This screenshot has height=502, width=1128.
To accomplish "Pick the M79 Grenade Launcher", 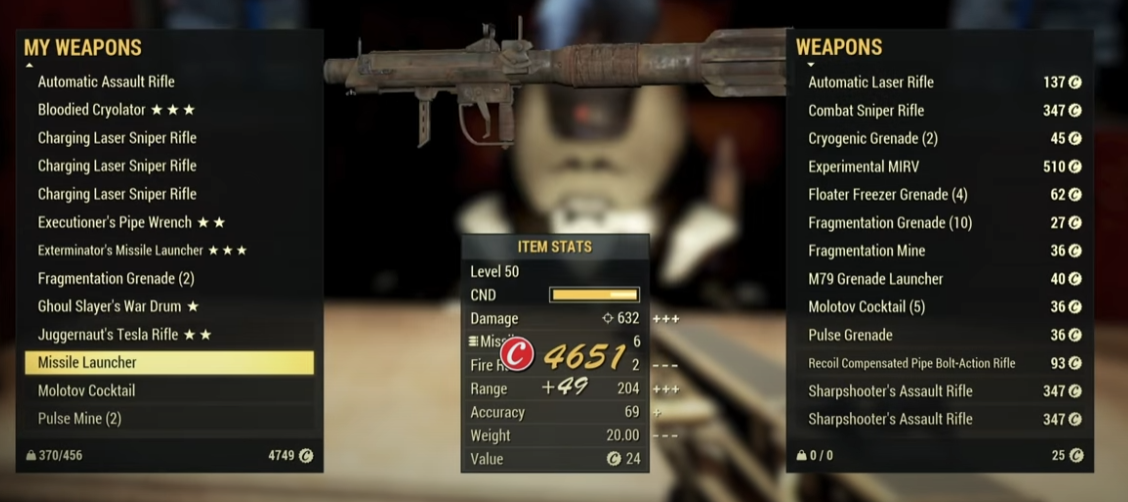I will (876, 278).
